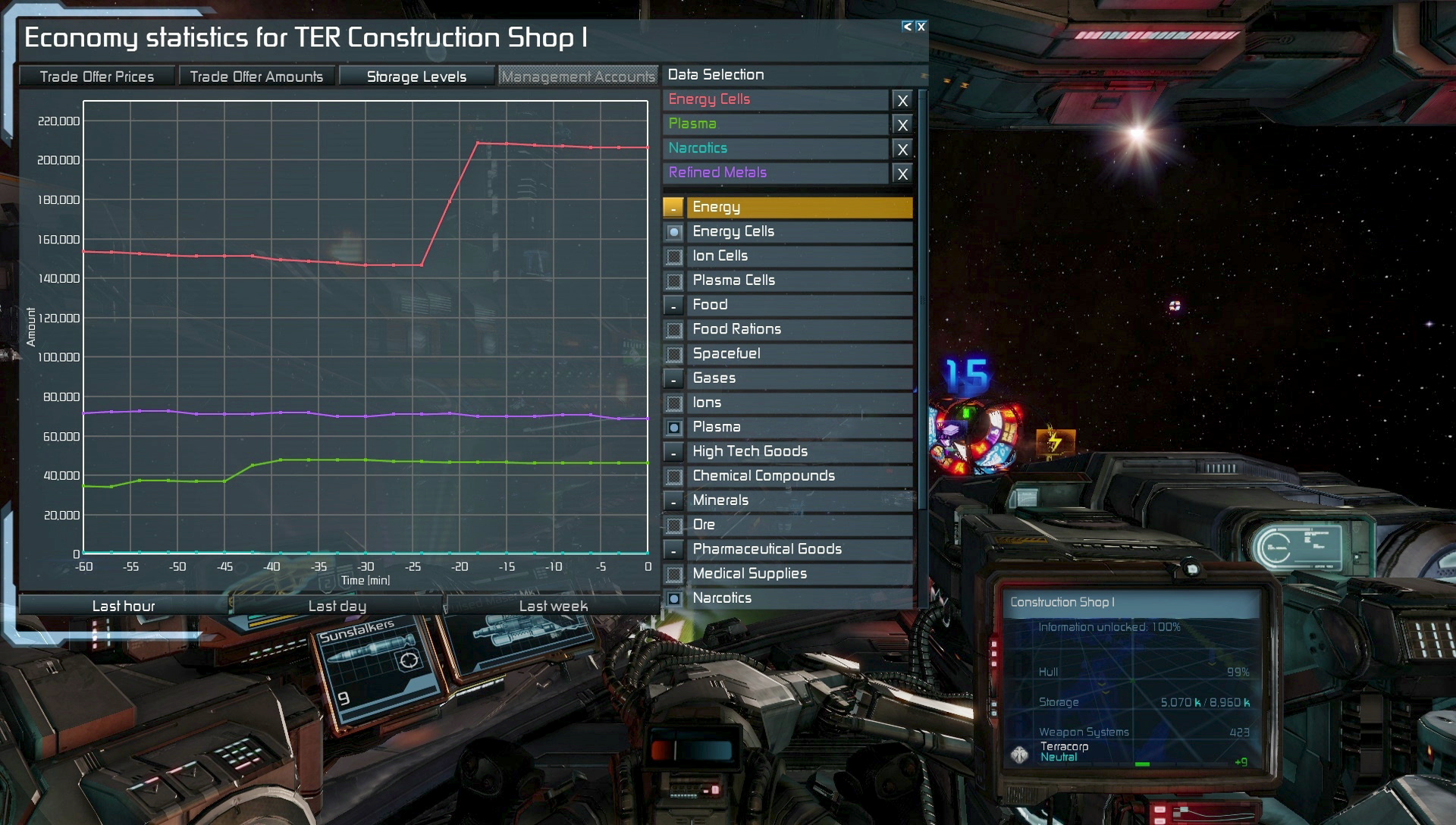
Task: Show the Last hour time range
Action: point(124,606)
